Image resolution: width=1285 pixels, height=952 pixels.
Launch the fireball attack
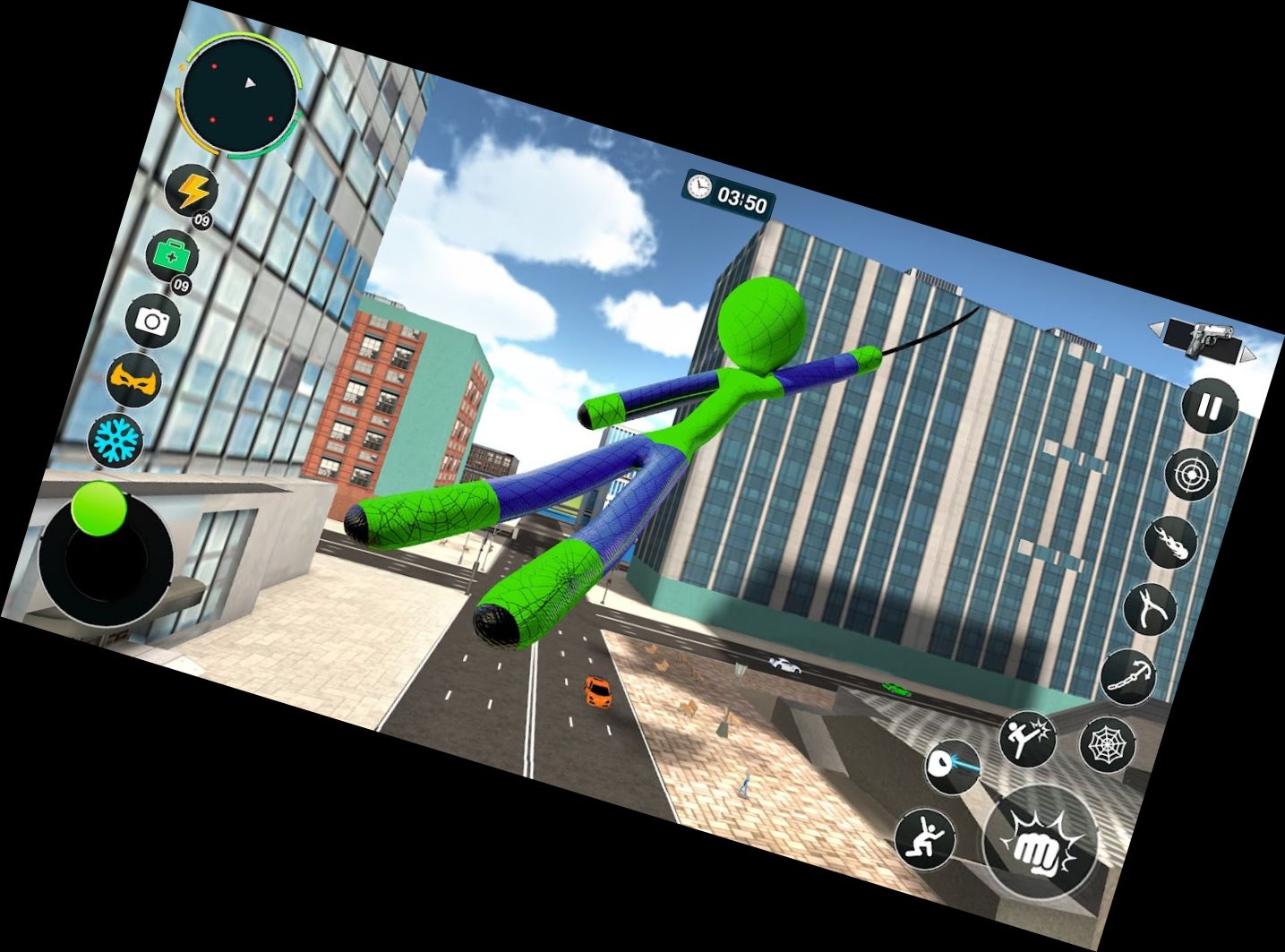[x=1171, y=542]
